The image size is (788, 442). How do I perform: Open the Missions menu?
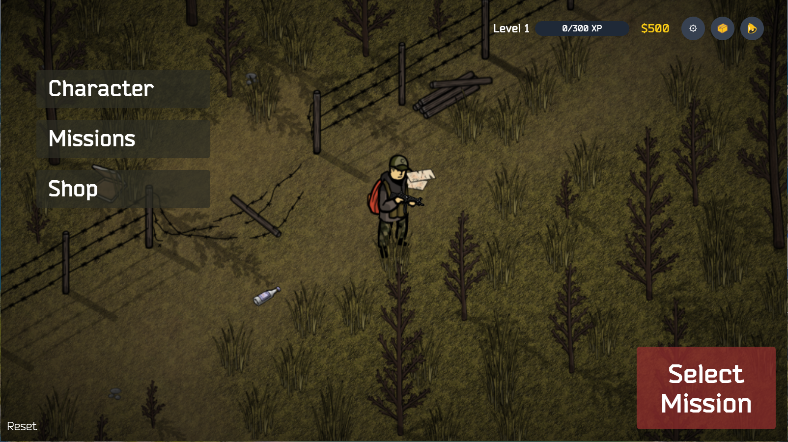[x=122, y=139]
